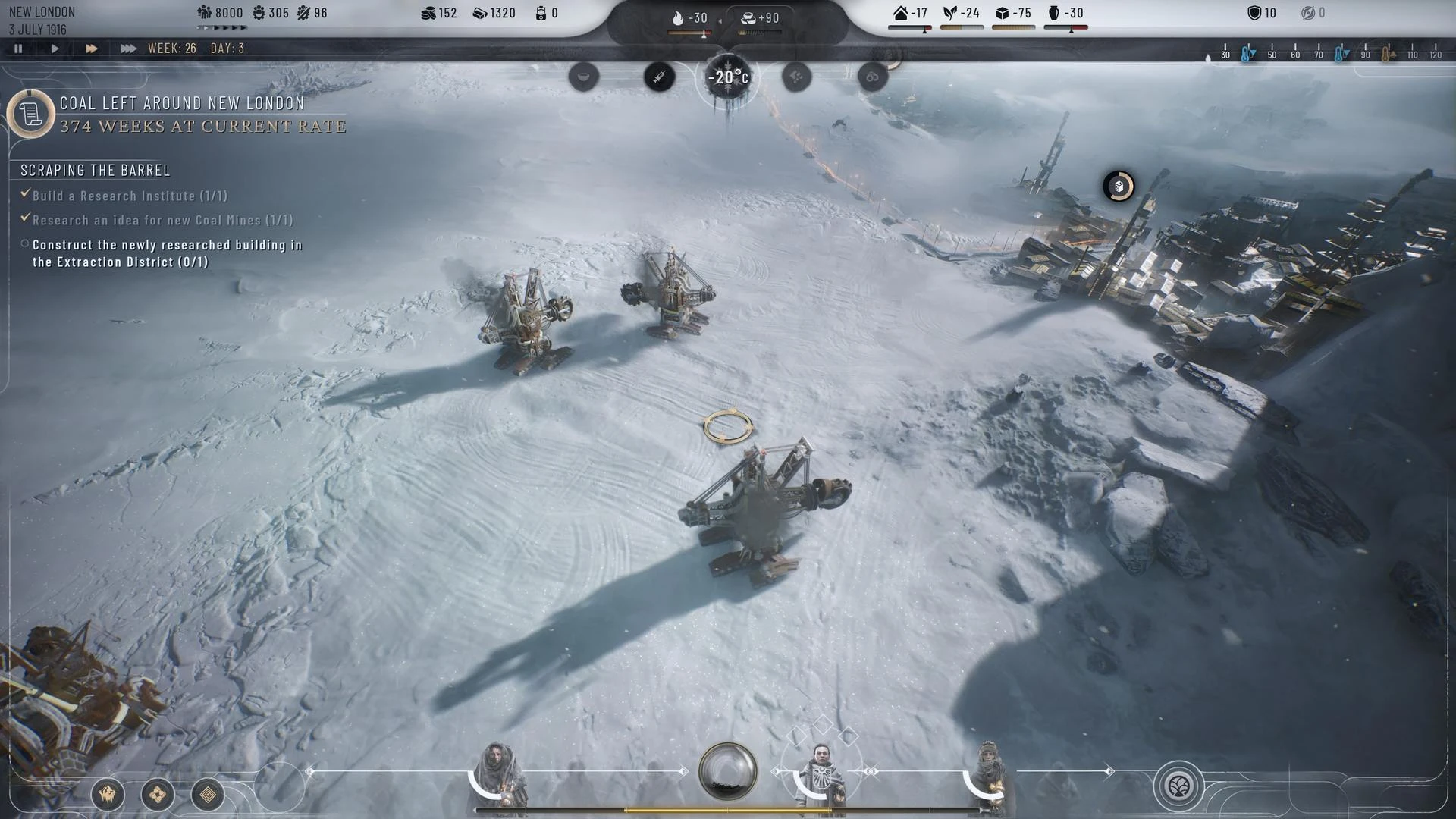1456x819 pixels.
Task: Open the first build menu icon at bottom-left
Action: 108,794
